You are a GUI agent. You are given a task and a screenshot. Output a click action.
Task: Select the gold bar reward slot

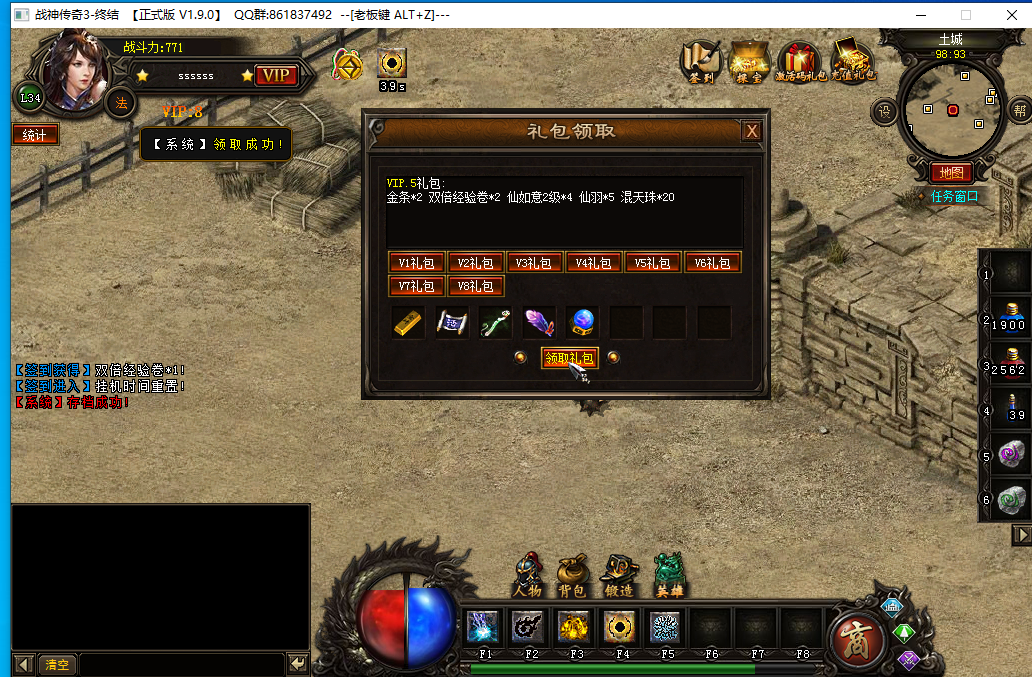[x=407, y=323]
